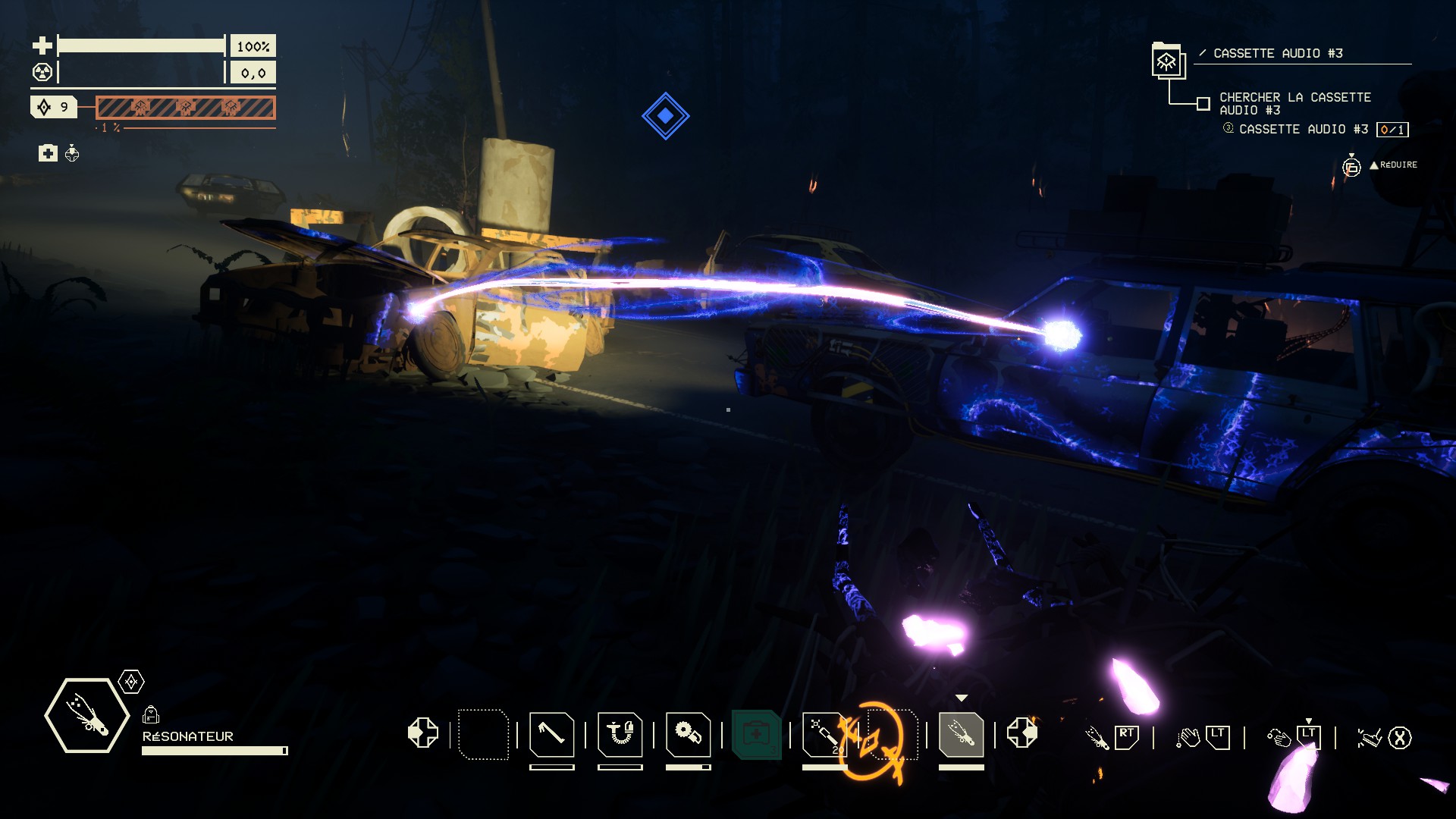Click the anchor energy counter showing 9

point(54,107)
